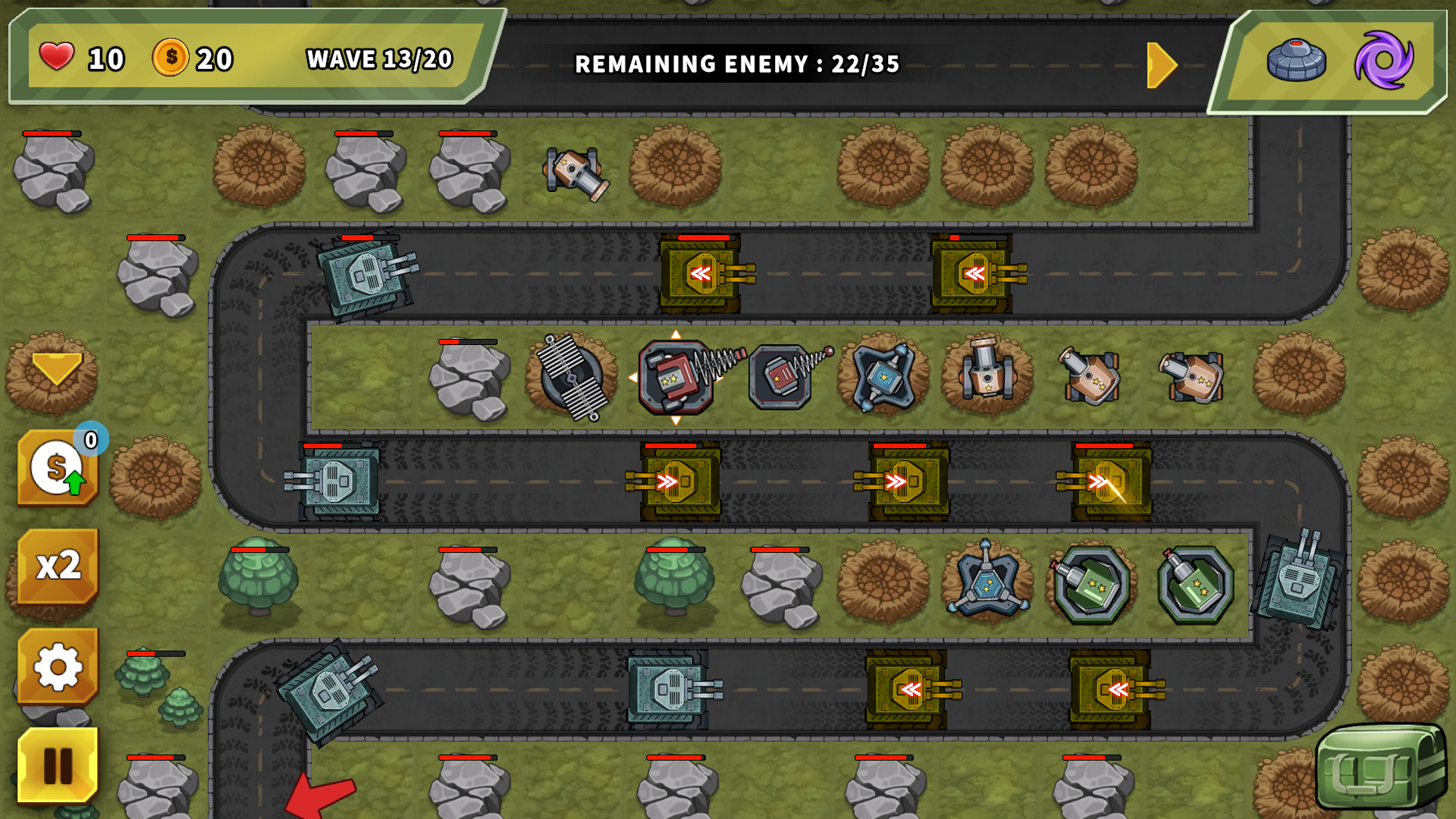Select the red spring boxing tower
This screenshot has width=1456, height=819.
[675, 375]
